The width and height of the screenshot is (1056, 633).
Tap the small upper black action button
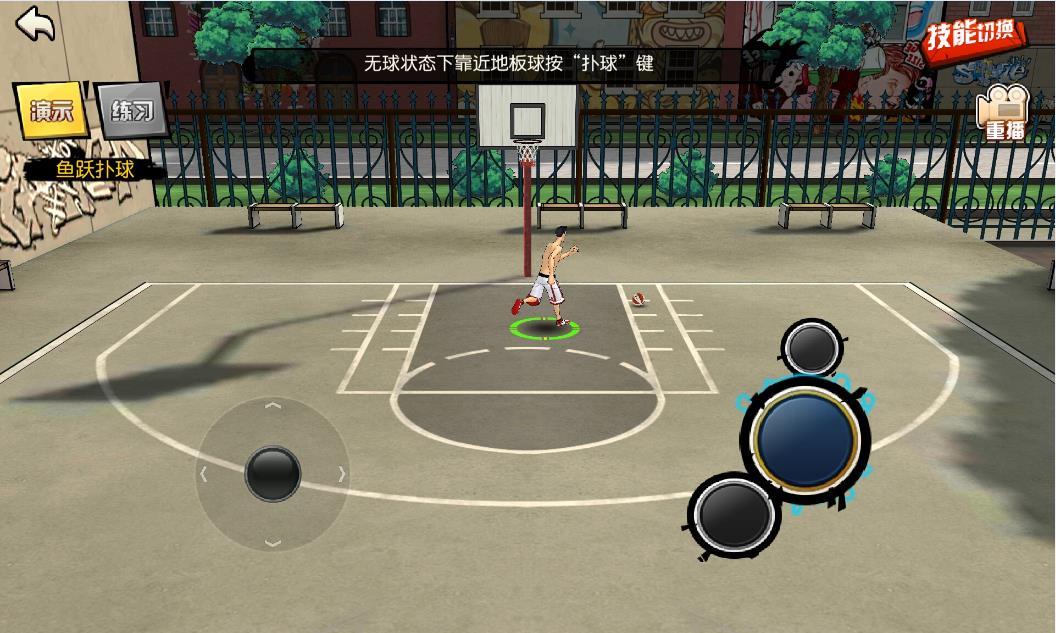(x=812, y=346)
